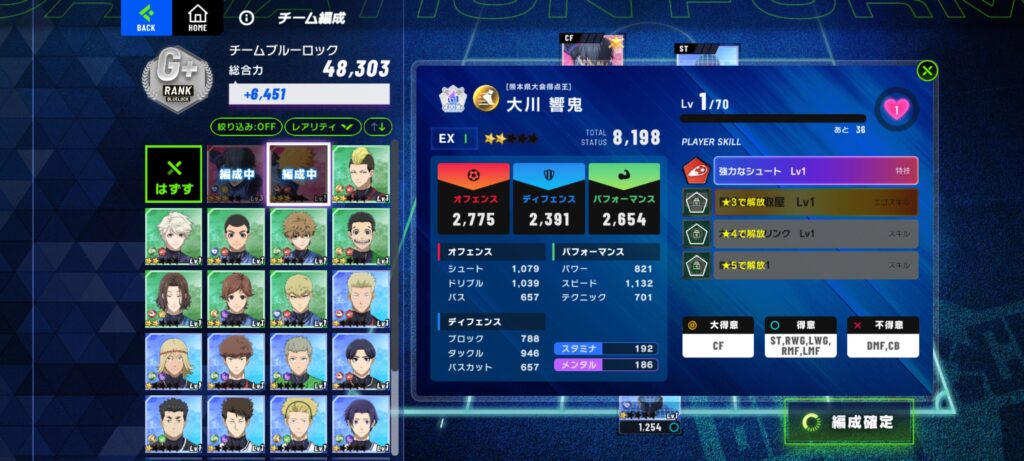Open the レアリティ sort dropdown

(323, 127)
